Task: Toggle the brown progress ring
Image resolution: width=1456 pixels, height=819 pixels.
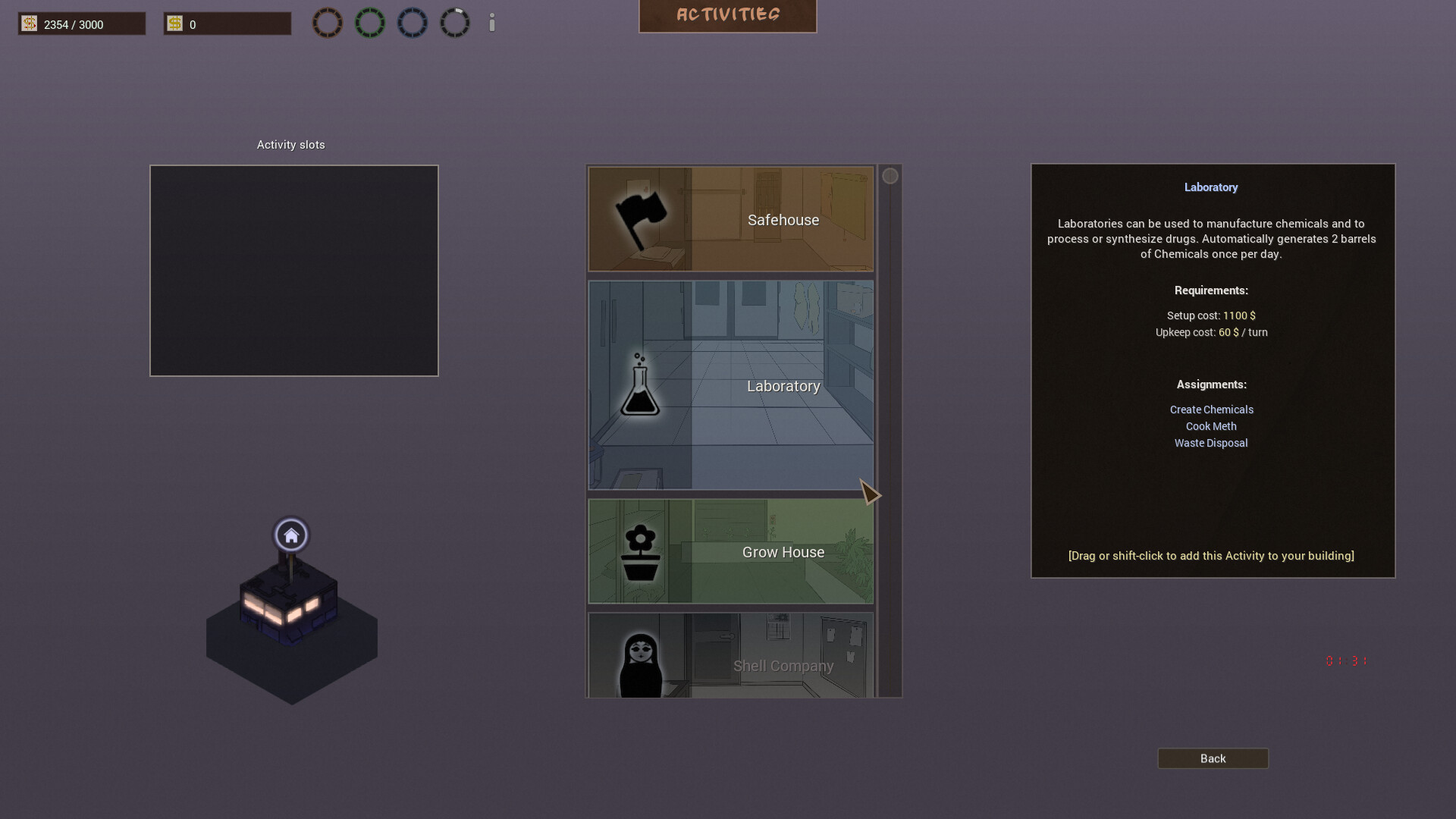Action: tap(328, 22)
